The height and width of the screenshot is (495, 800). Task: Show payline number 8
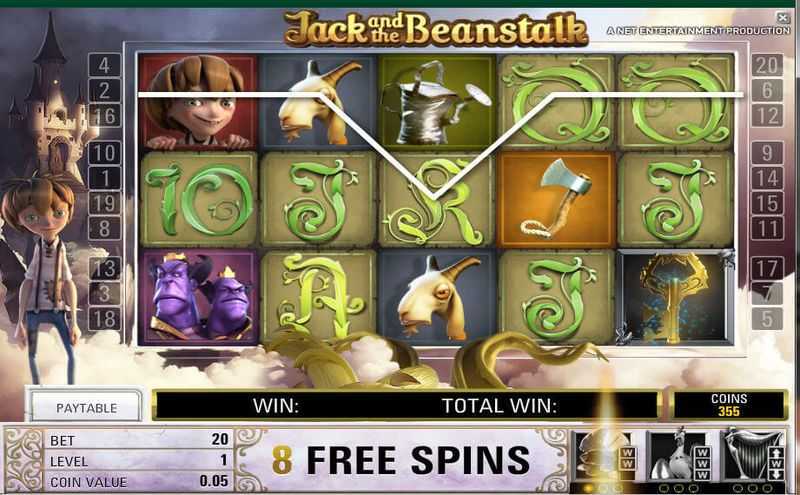(105, 228)
